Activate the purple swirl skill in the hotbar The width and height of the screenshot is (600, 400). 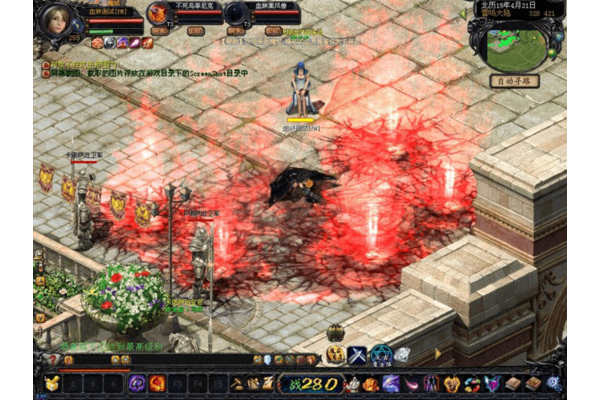tap(137, 383)
